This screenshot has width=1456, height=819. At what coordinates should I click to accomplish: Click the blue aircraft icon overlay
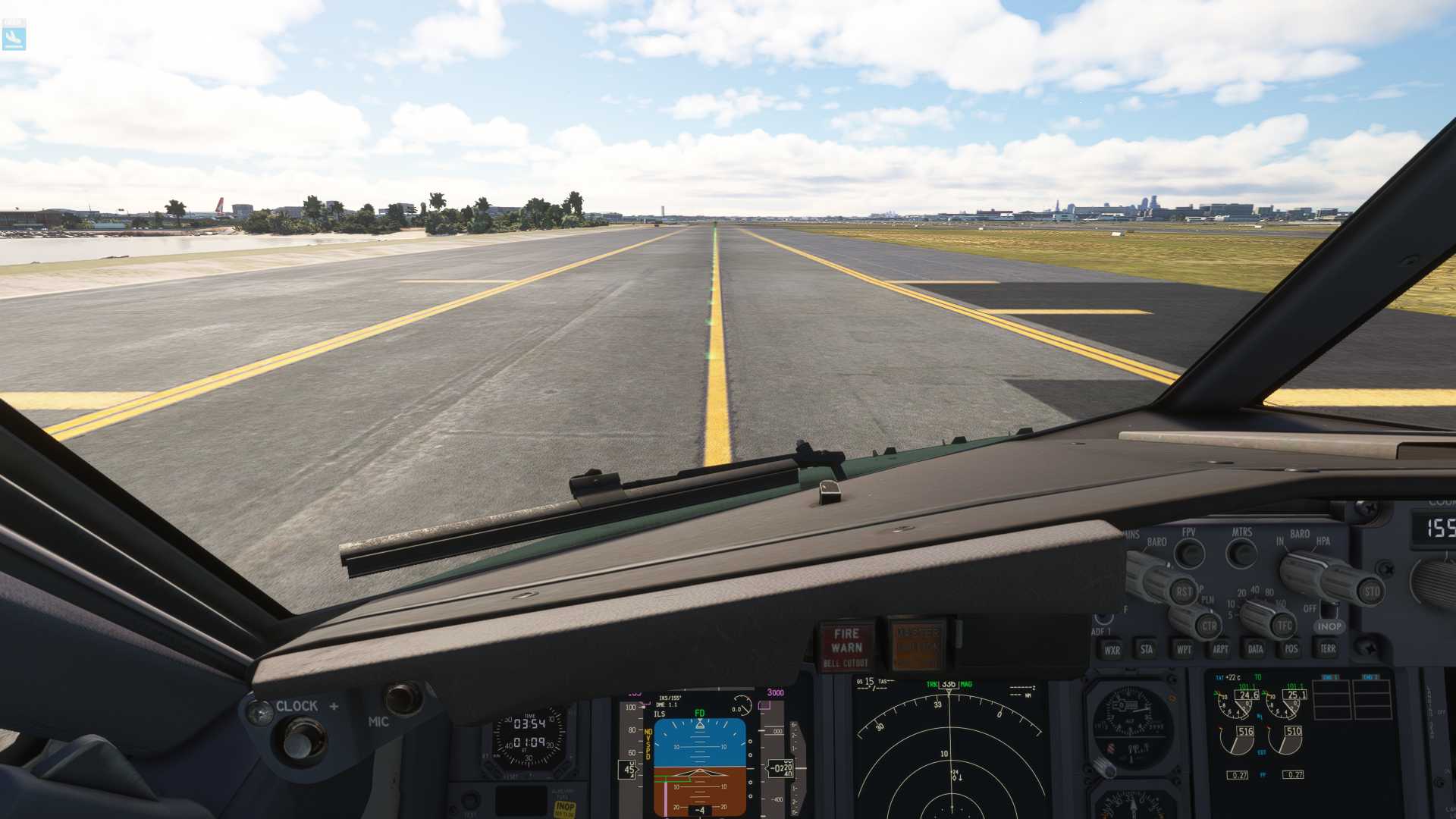[14, 36]
